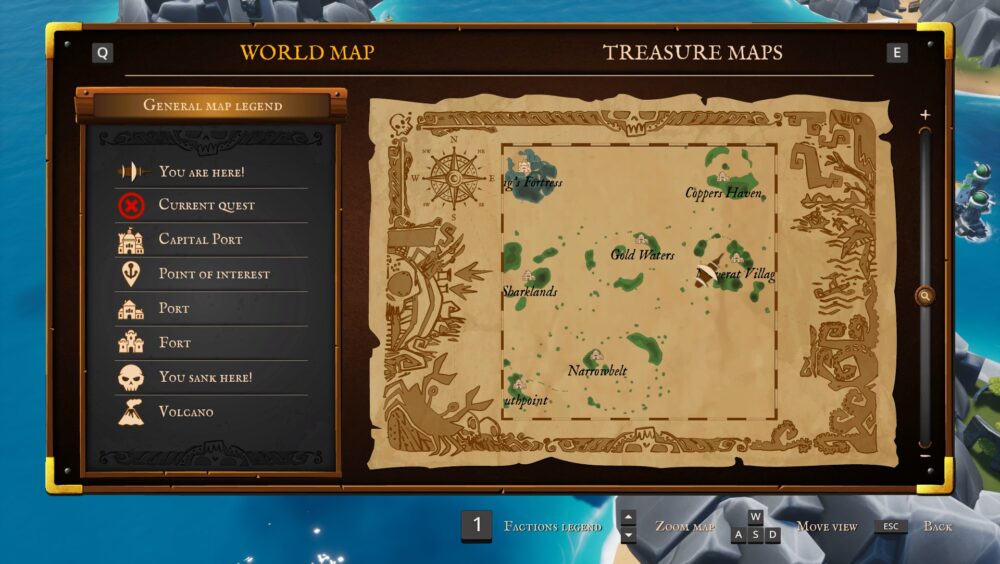
Task: Select the Fort legend entry
Action: click(174, 343)
